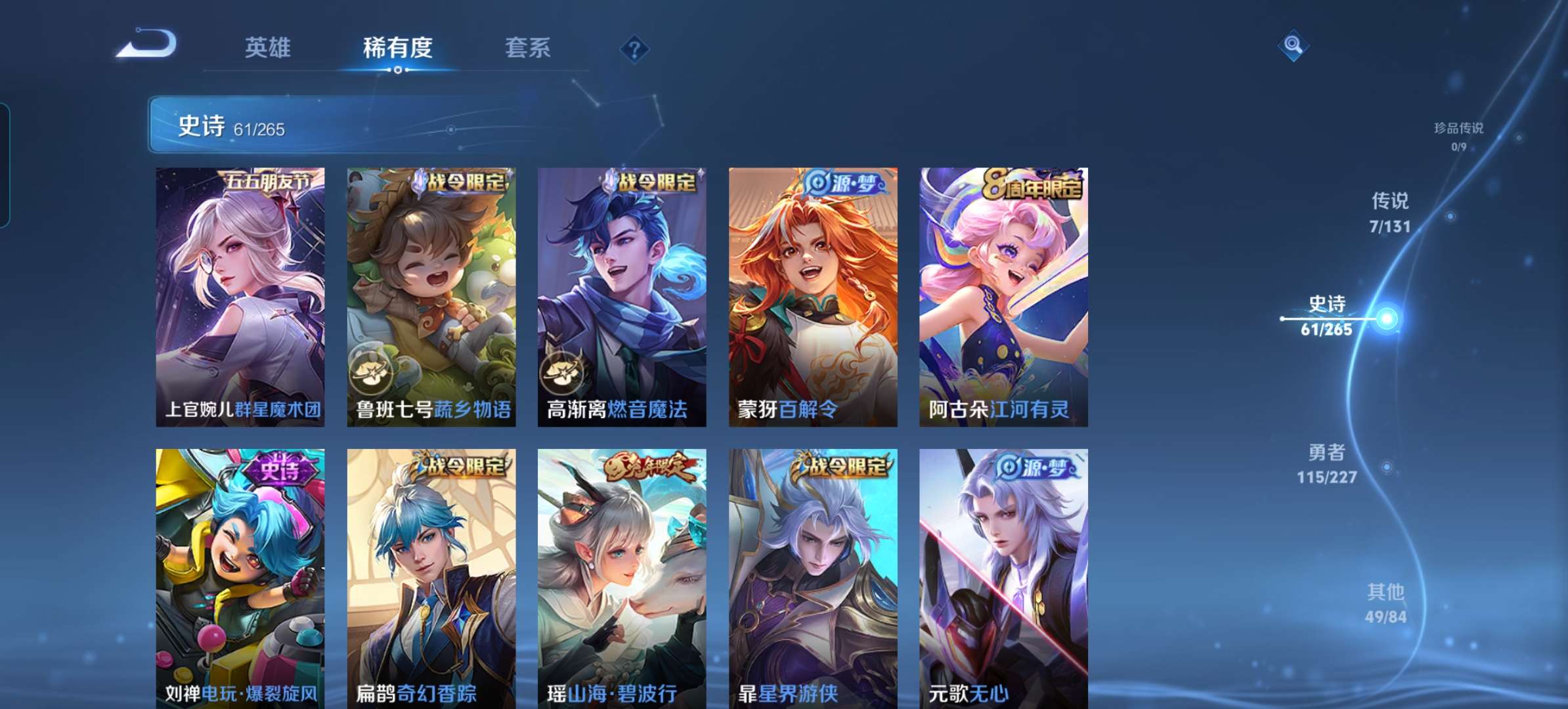The width and height of the screenshot is (1568, 709).
Task: Select the 上官婉儿 群星魔术团 skin card
Action: pyautogui.click(x=240, y=297)
